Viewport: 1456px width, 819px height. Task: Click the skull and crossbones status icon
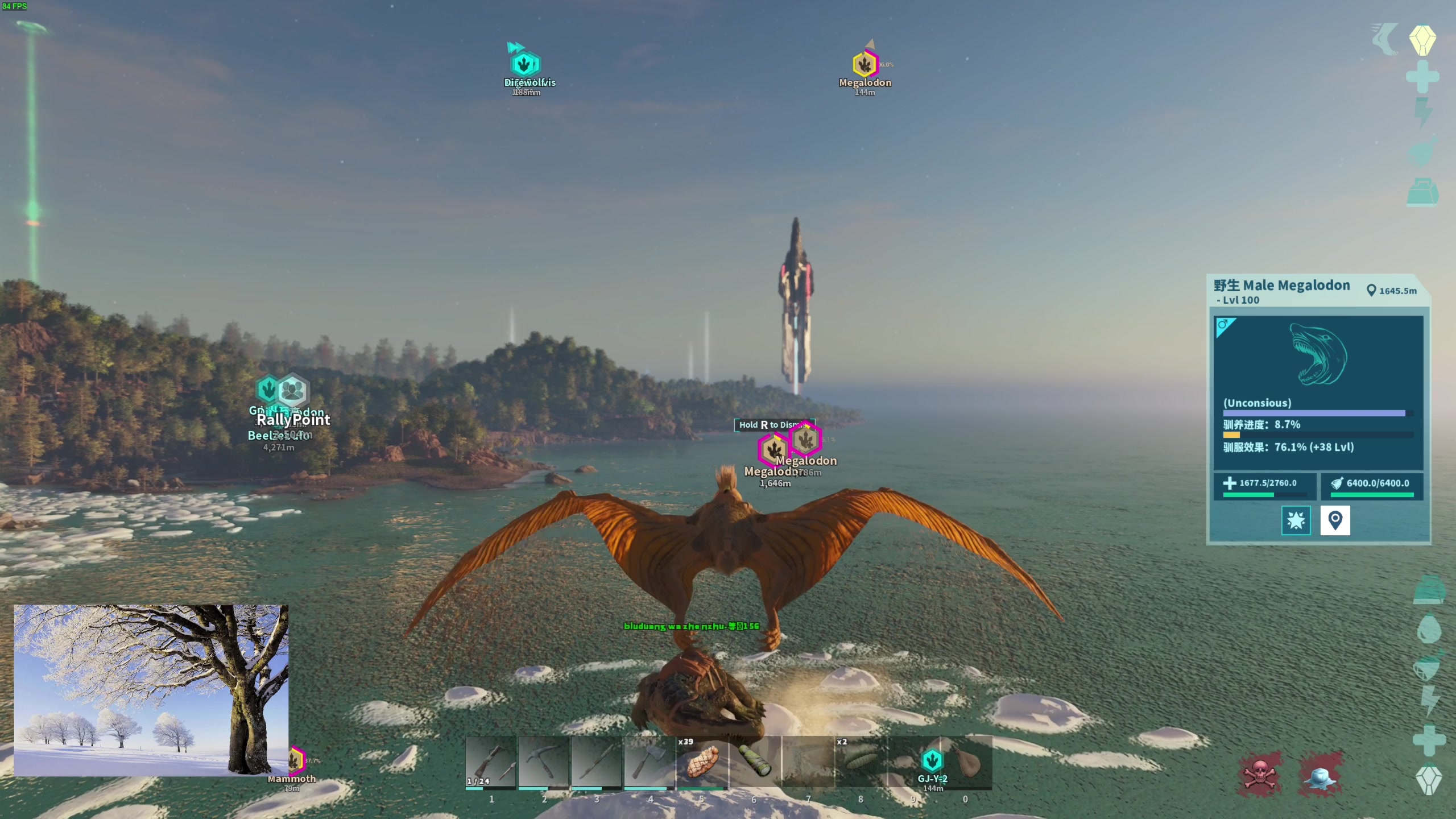[1260, 774]
